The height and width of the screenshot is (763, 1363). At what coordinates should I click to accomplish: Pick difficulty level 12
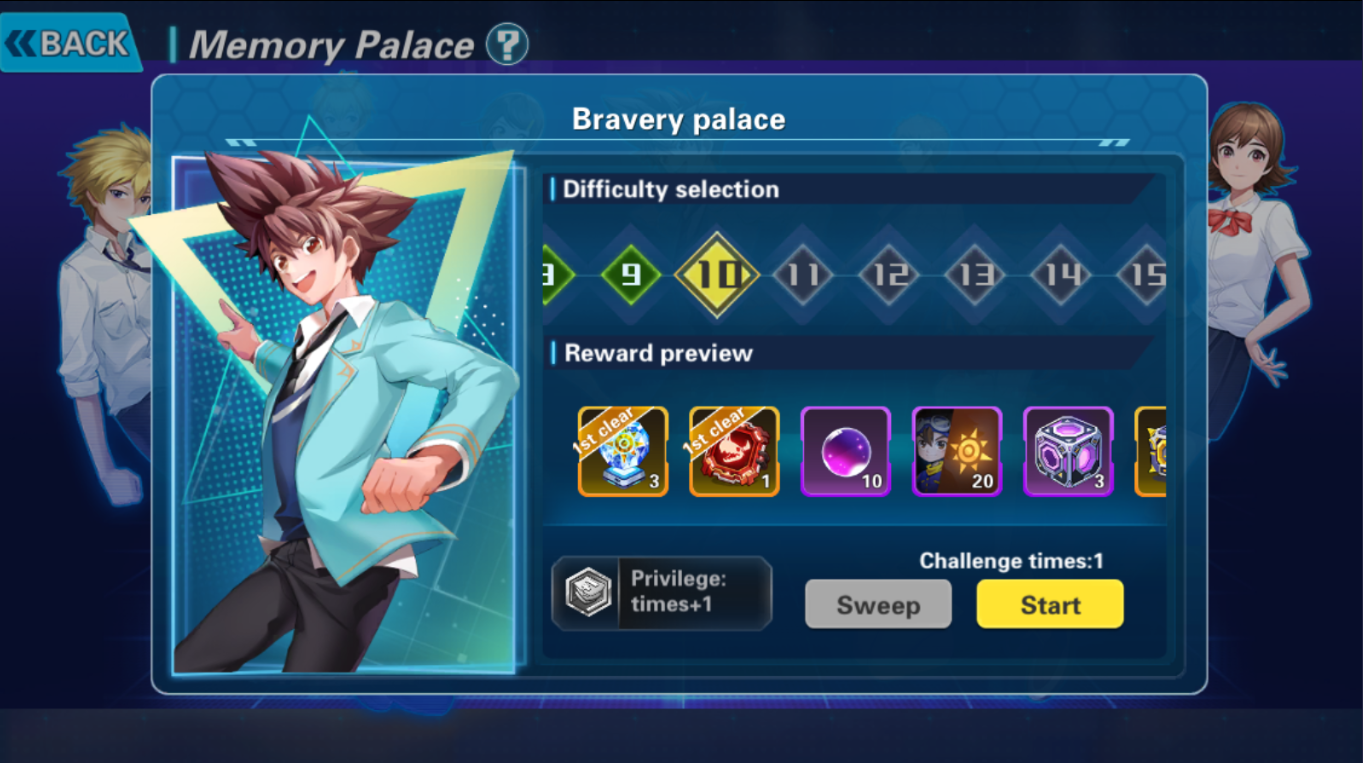pos(889,274)
